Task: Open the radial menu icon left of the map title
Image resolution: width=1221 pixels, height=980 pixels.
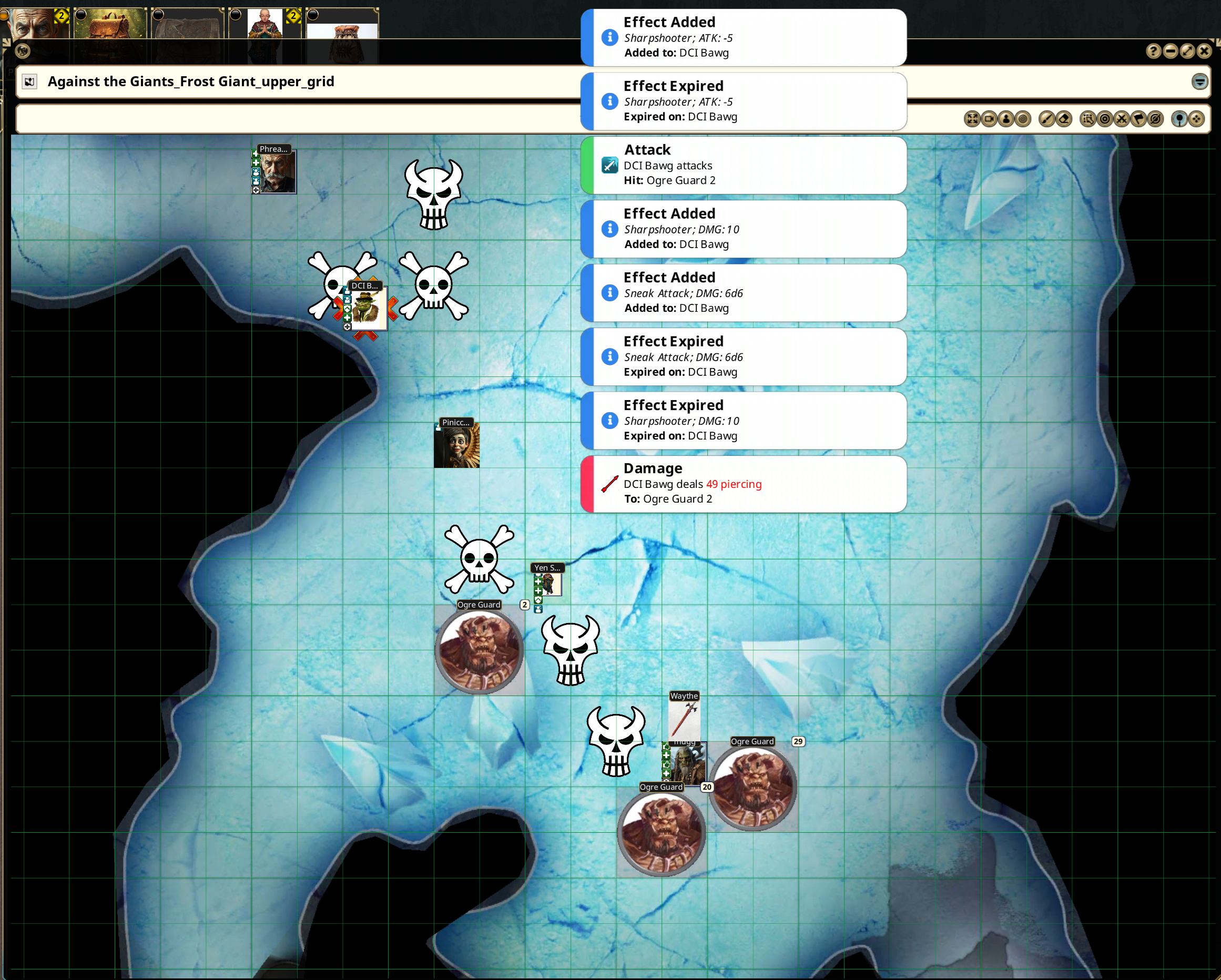Action: point(29,81)
